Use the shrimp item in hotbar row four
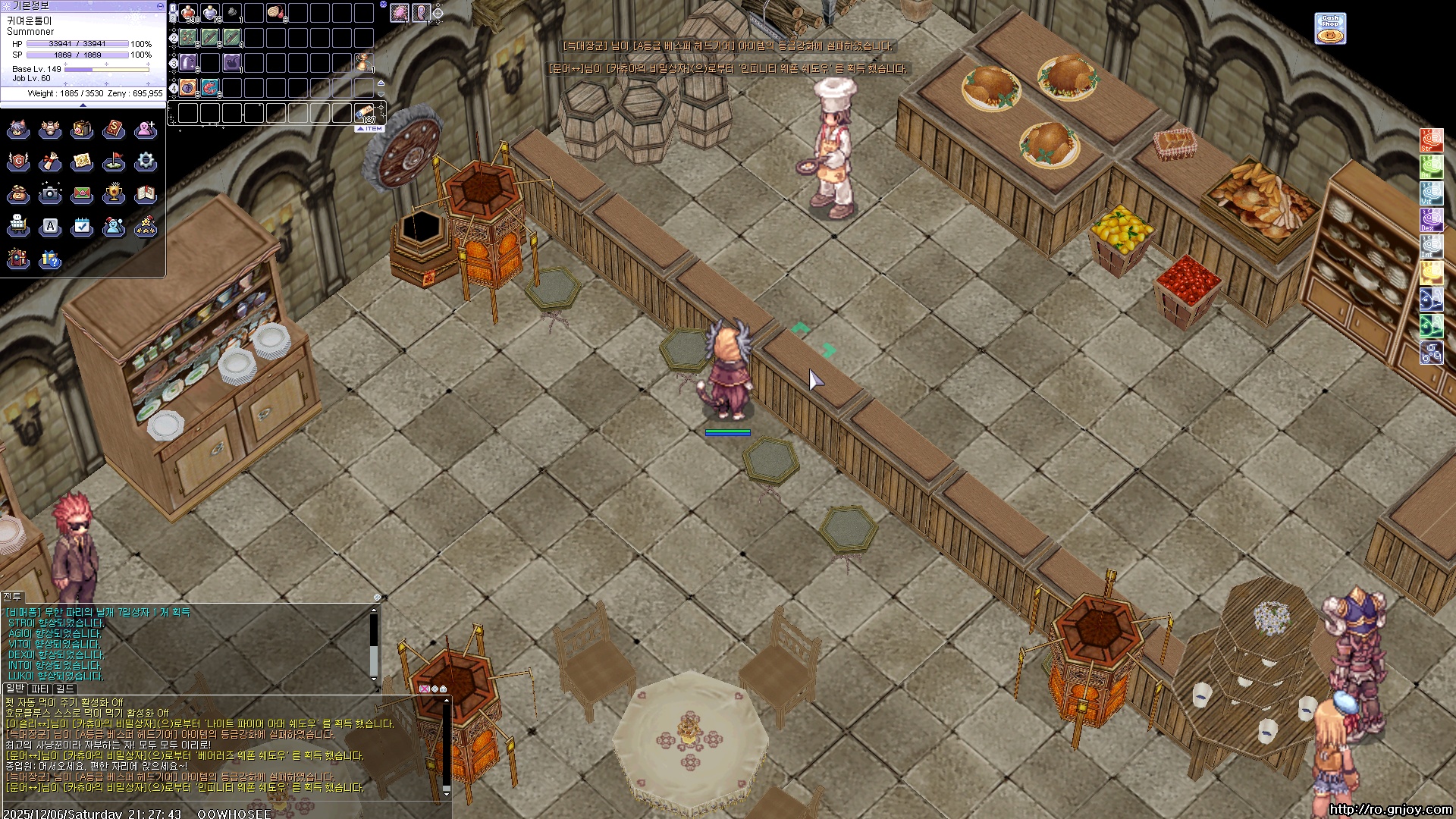The image size is (1456, 819). pos(210,87)
